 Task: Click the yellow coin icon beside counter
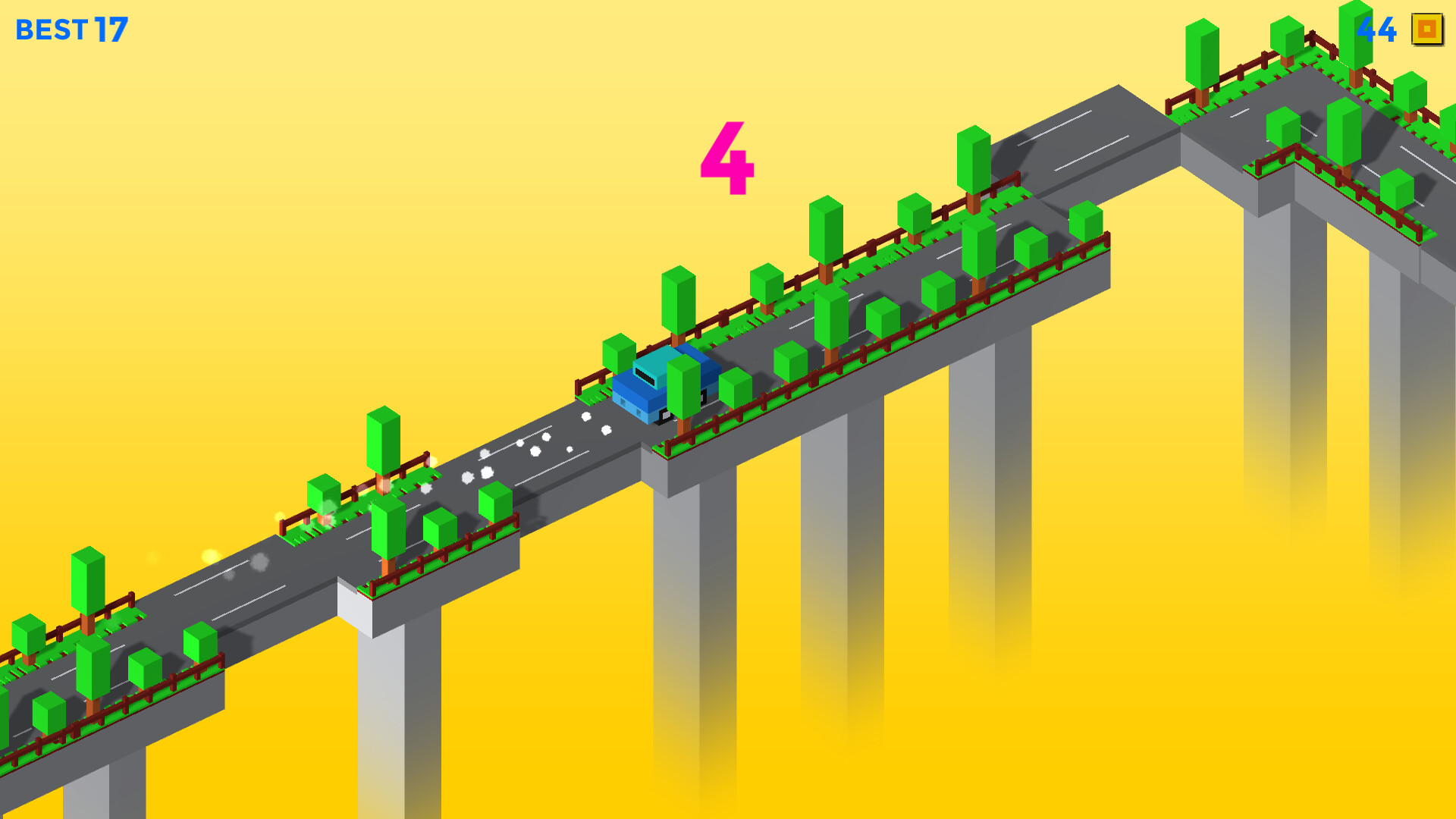1424,30
